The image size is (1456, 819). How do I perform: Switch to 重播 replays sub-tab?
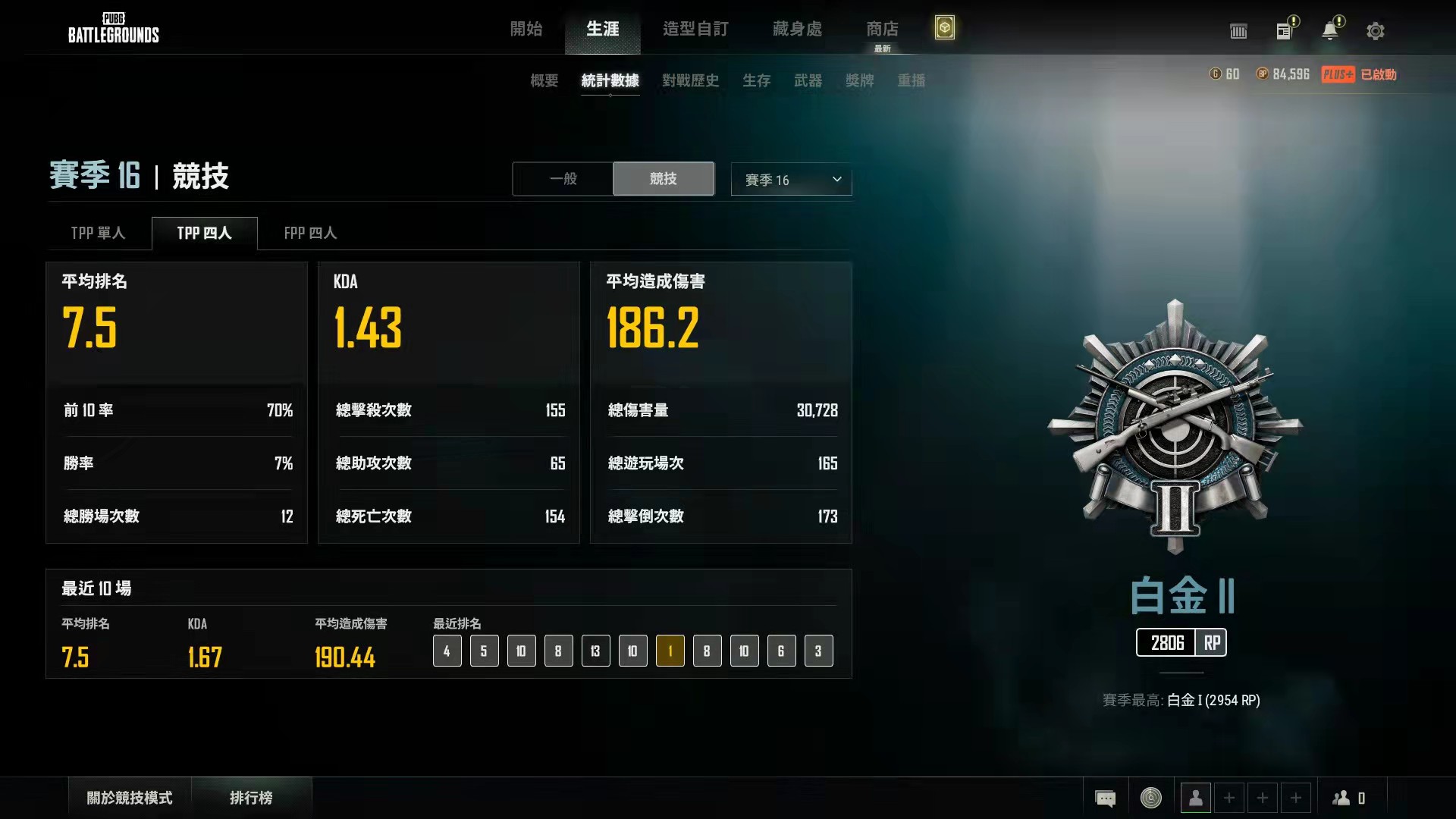point(911,80)
